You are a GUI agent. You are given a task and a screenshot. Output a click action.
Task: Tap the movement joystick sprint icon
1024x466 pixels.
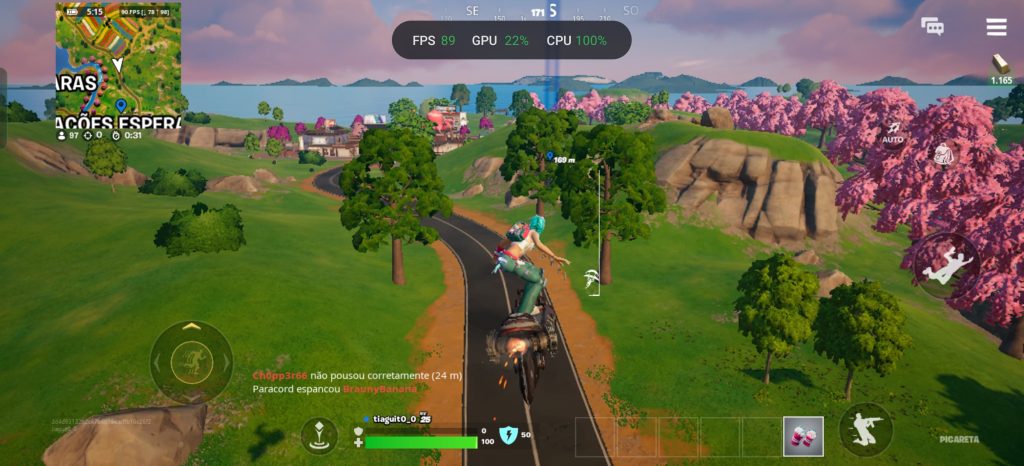click(x=191, y=361)
